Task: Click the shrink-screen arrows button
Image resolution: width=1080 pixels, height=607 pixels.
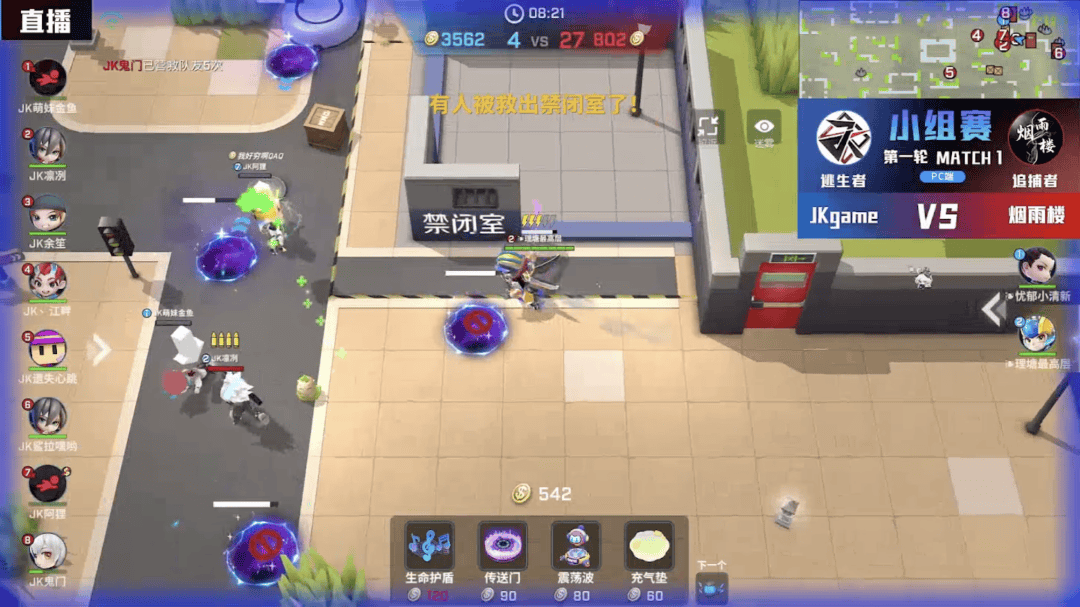Action: point(709,127)
